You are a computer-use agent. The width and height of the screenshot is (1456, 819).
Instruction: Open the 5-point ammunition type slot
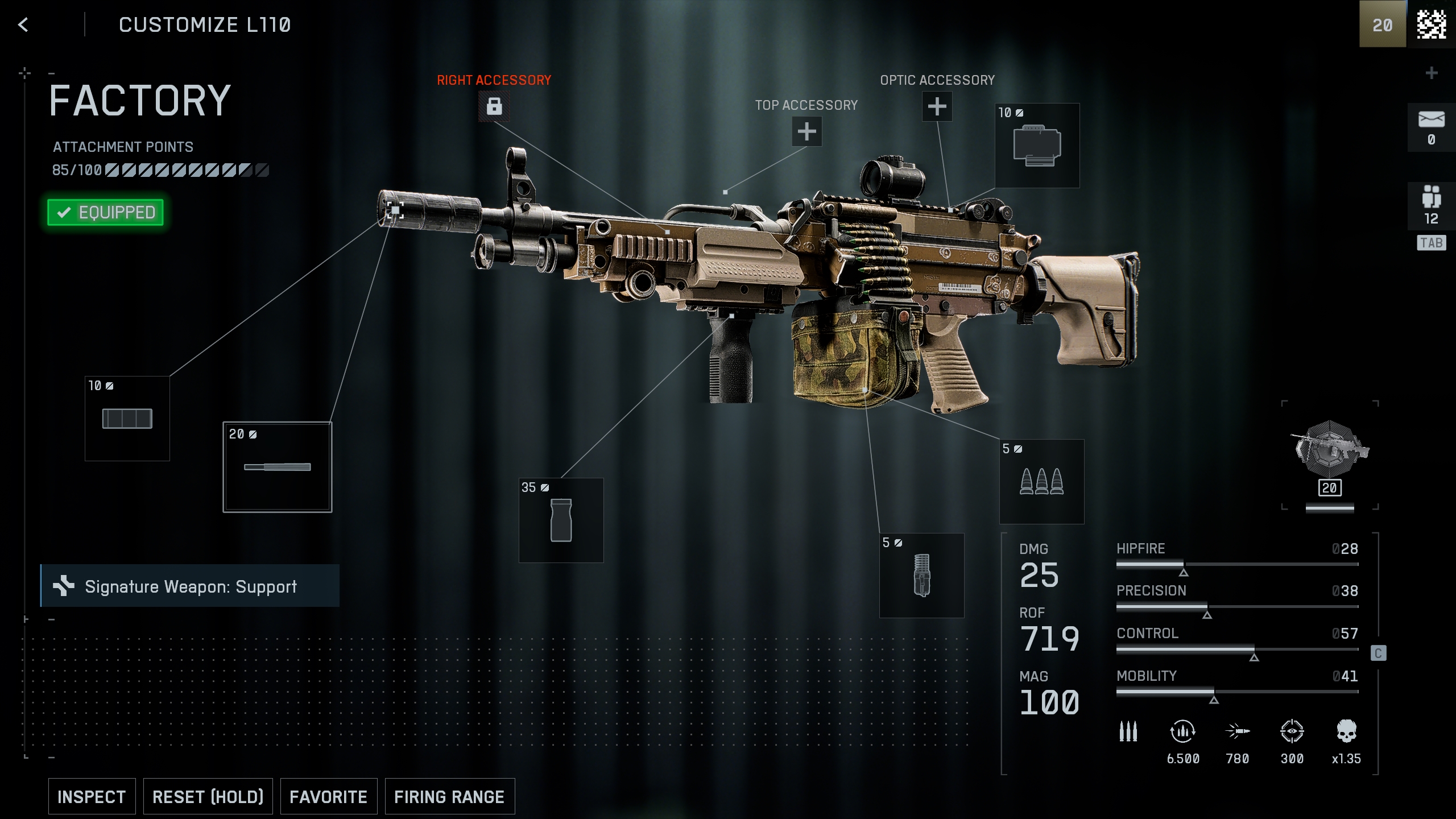[x=1041, y=482]
